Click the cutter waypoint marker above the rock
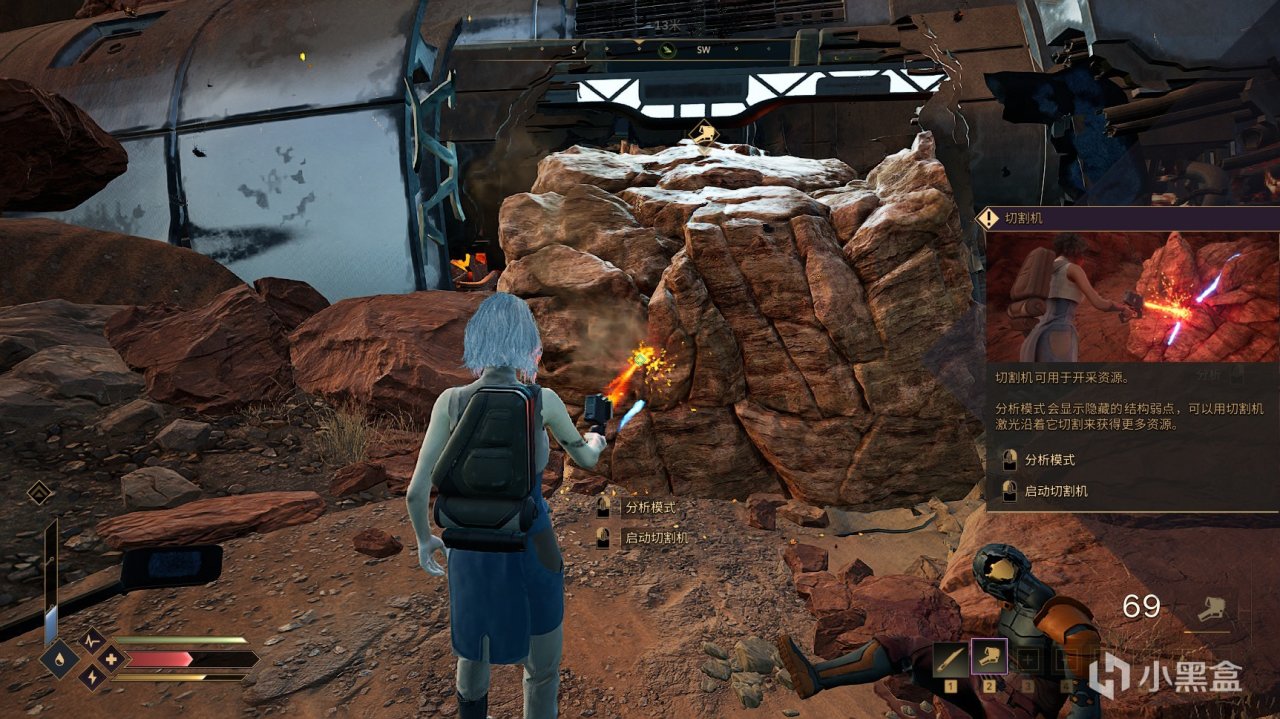Screen dimensions: 1280x719 [x=705, y=132]
